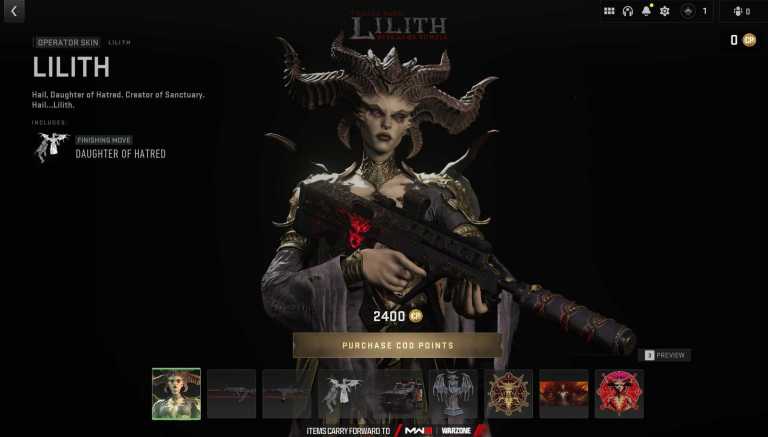Click the Preview button
The width and height of the screenshot is (768, 437).
pos(665,355)
